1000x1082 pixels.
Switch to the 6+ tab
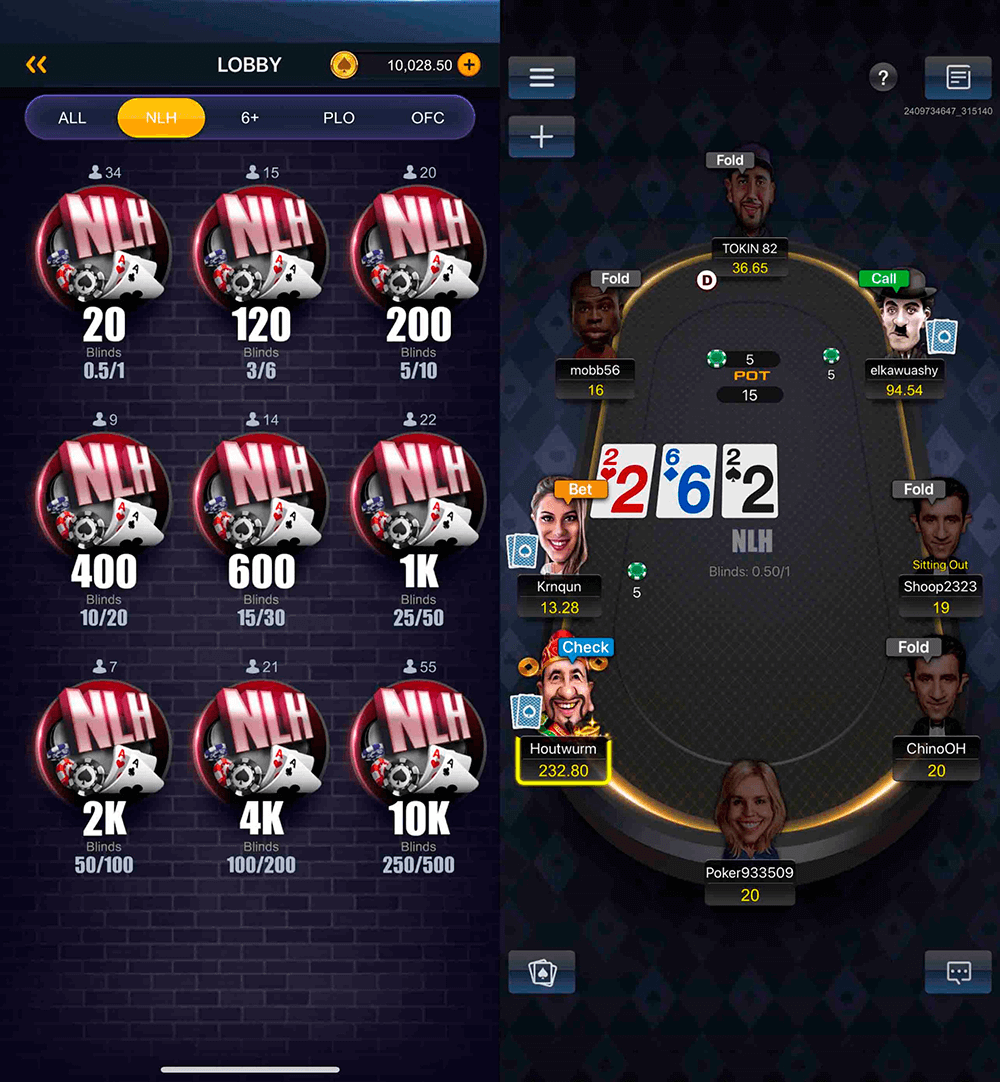pos(250,118)
